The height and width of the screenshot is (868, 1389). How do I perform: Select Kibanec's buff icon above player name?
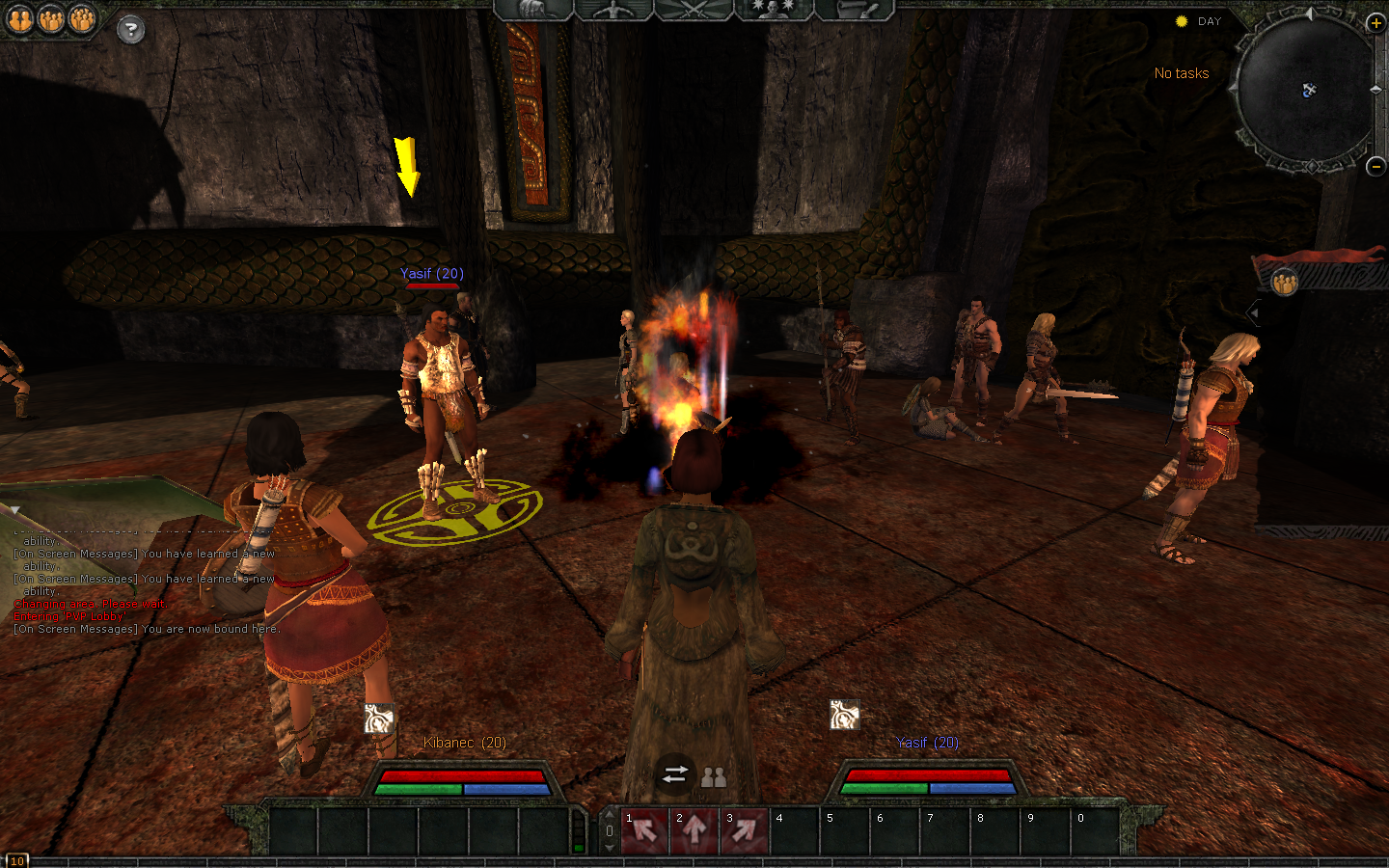click(379, 719)
